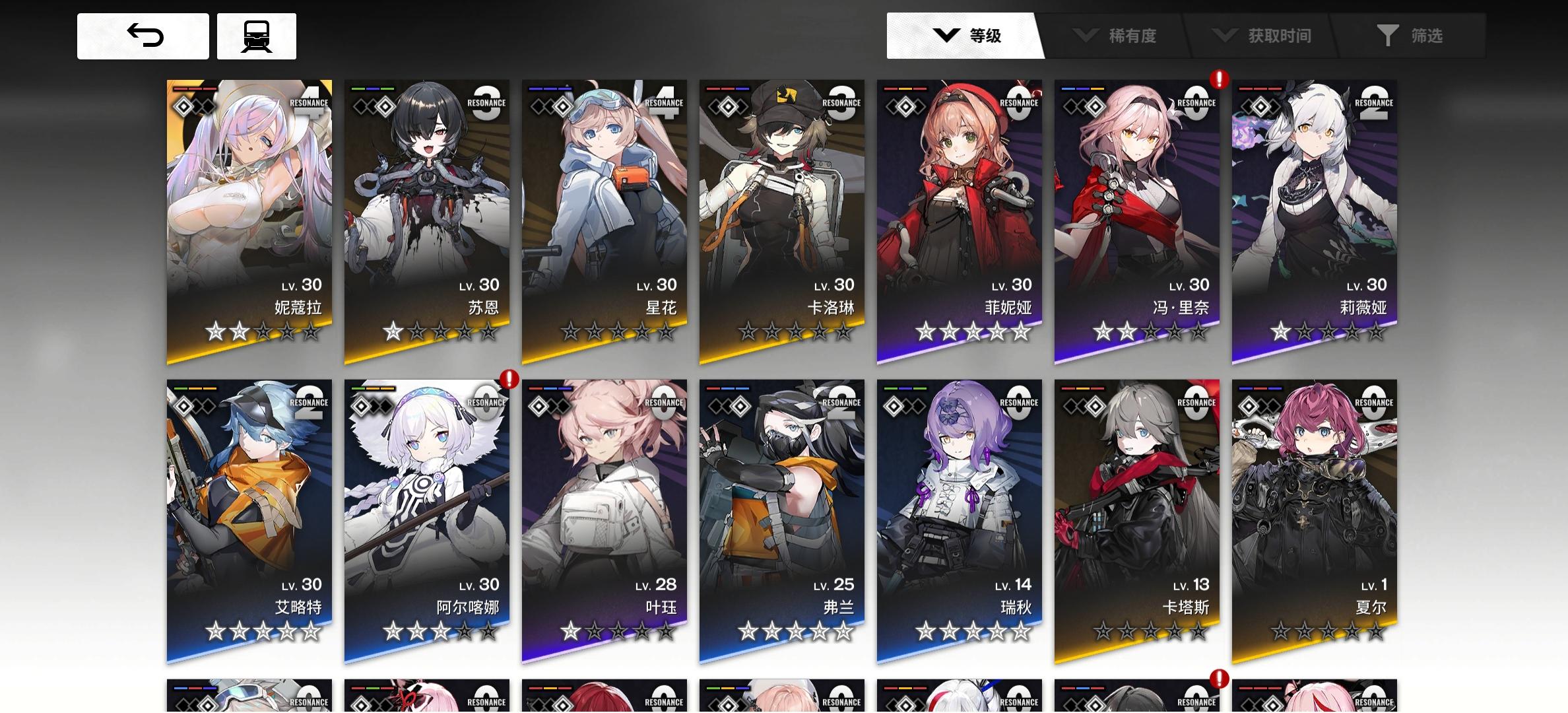Open the train icon menu
The image size is (1568, 713).
coord(256,36)
